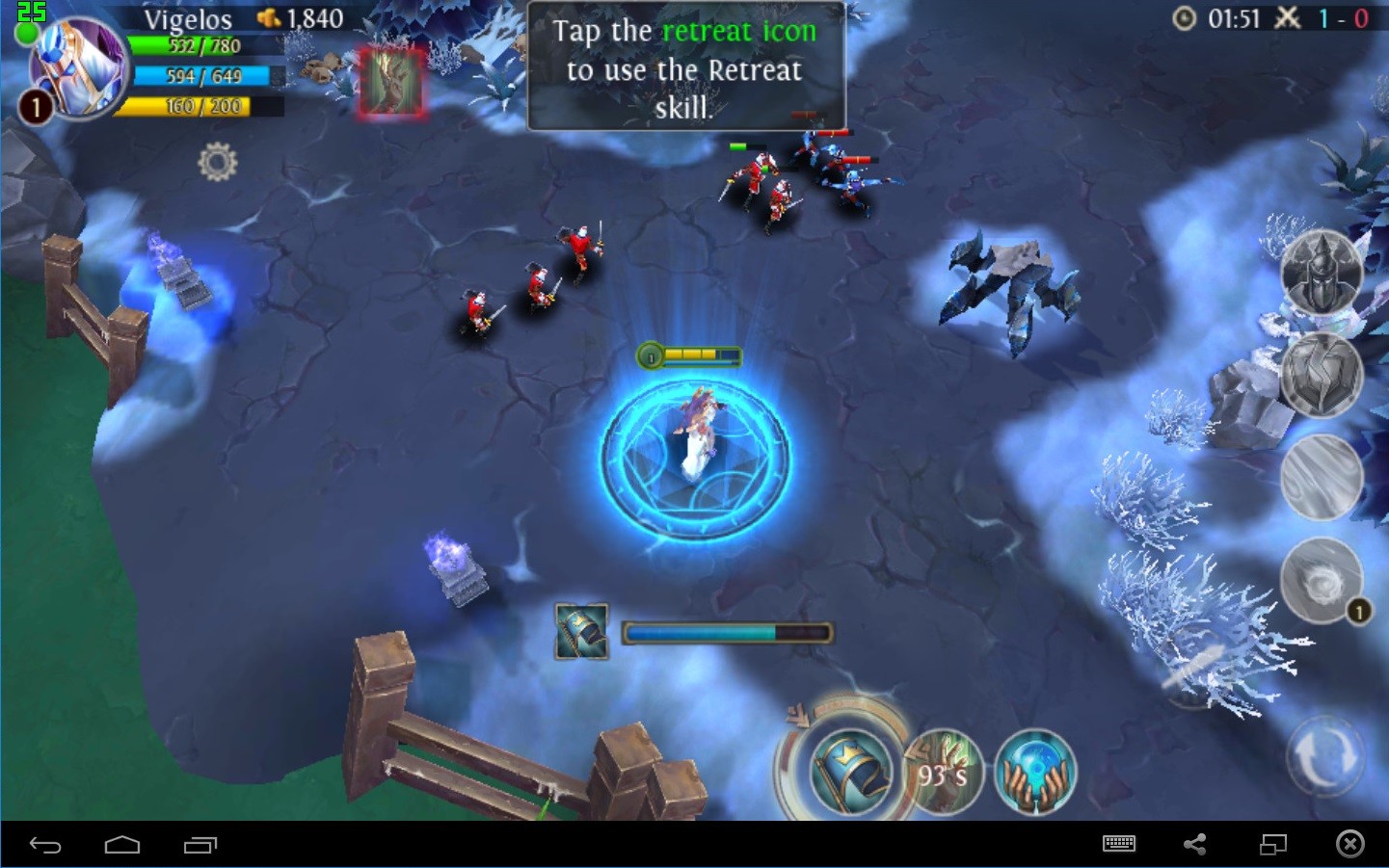The height and width of the screenshot is (868, 1389).
Task: Close the emulator with the X button
Action: pos(1349,844)
